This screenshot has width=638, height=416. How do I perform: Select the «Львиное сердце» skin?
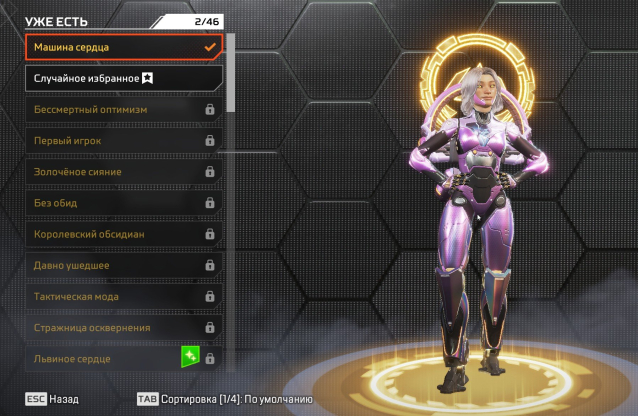pos(100,358)
